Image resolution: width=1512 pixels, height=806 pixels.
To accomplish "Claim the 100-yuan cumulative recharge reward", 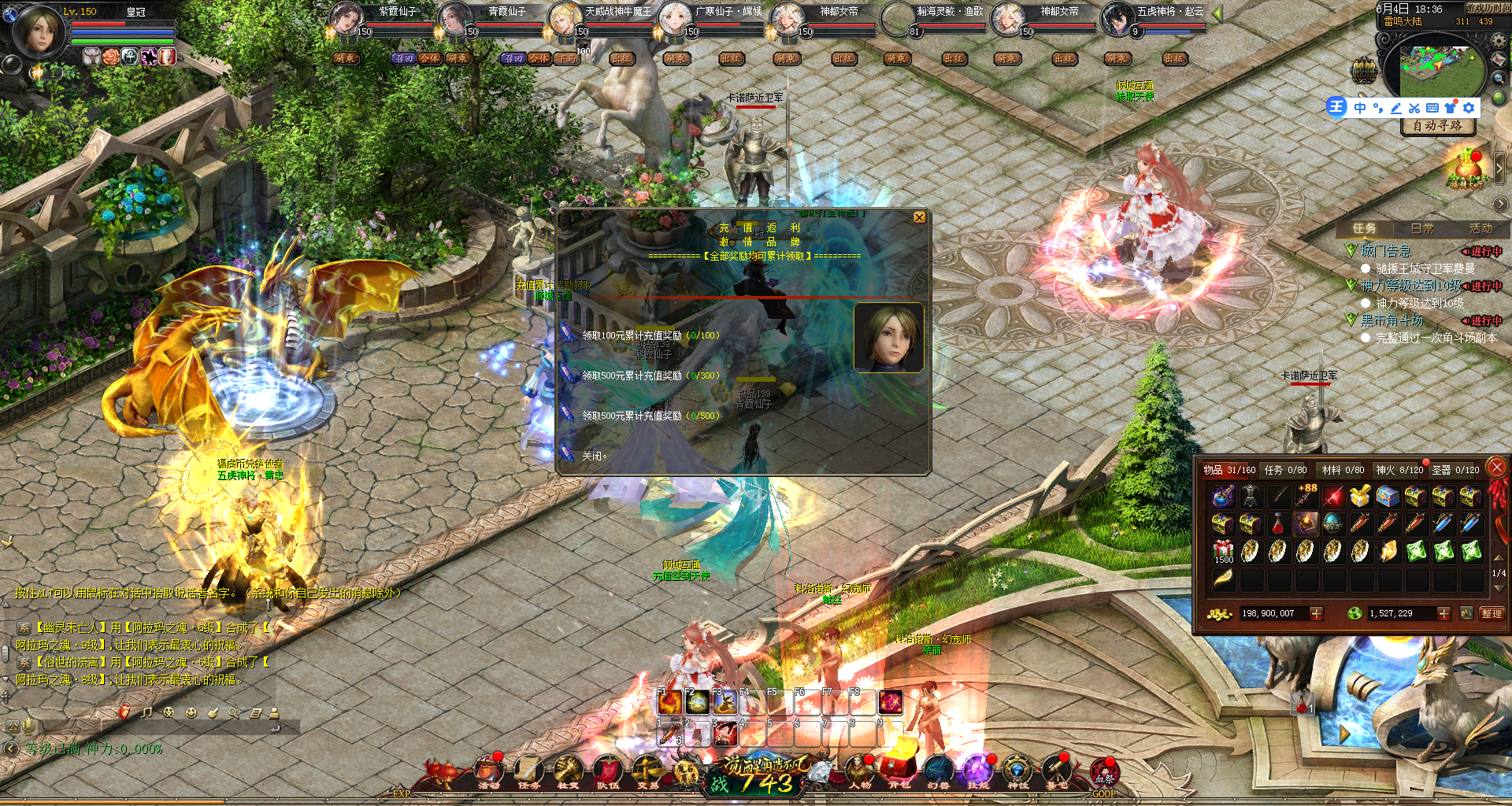I will pos(650,335).
